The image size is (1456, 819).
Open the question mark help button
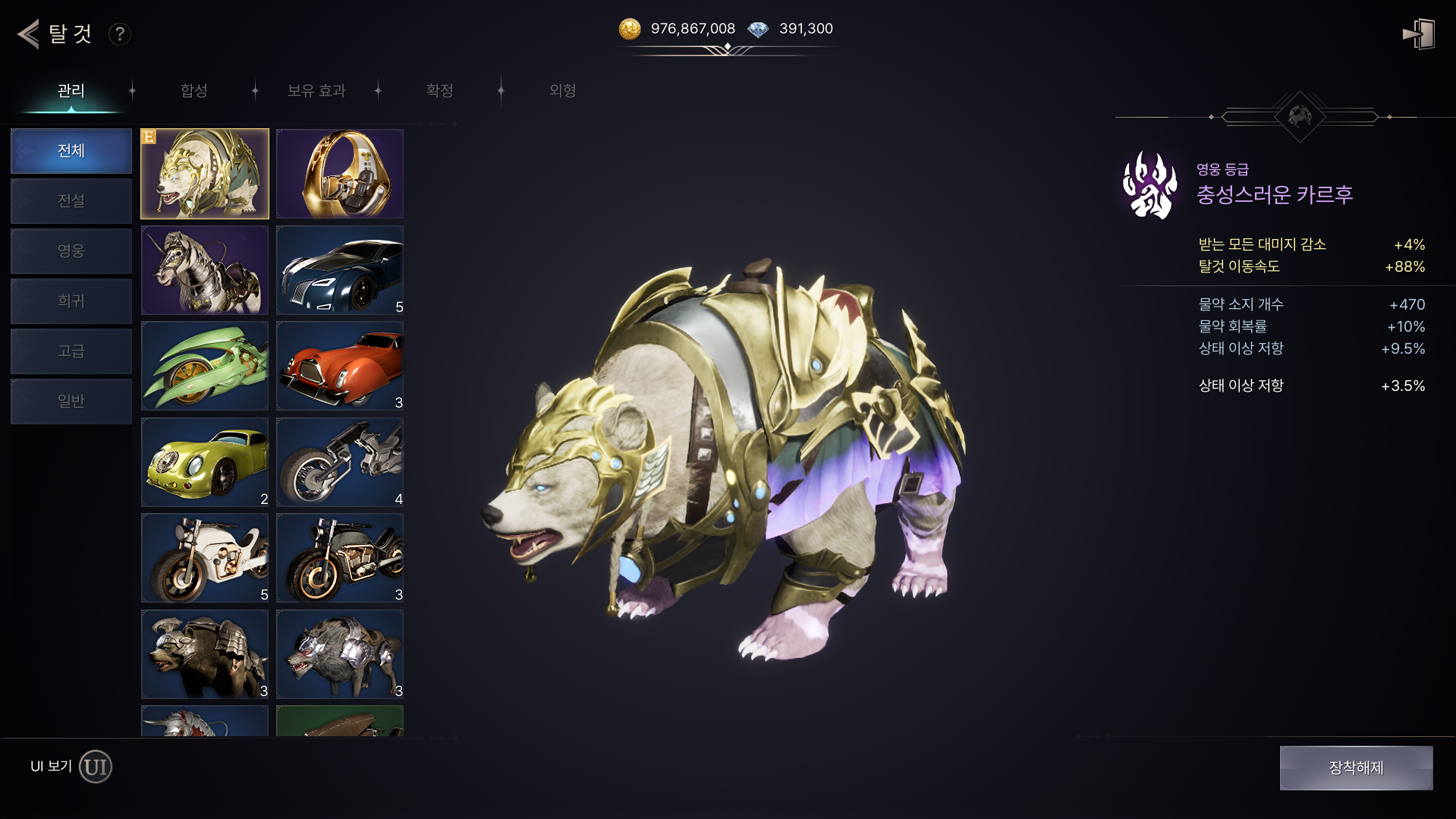point(119,34)
